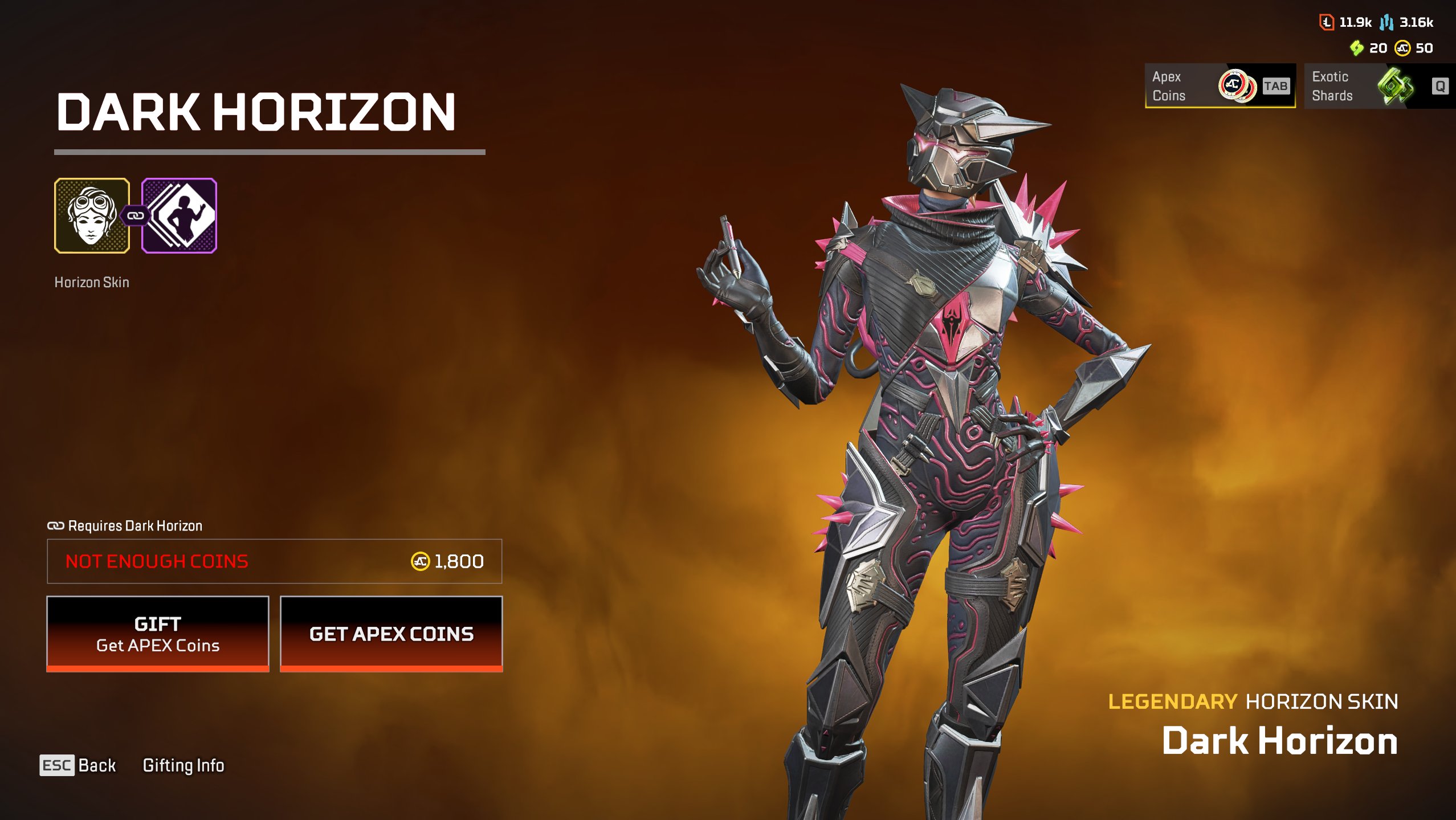
Task: Switch to the Apex Coins currency tab
Action: tap(1220, 86)
